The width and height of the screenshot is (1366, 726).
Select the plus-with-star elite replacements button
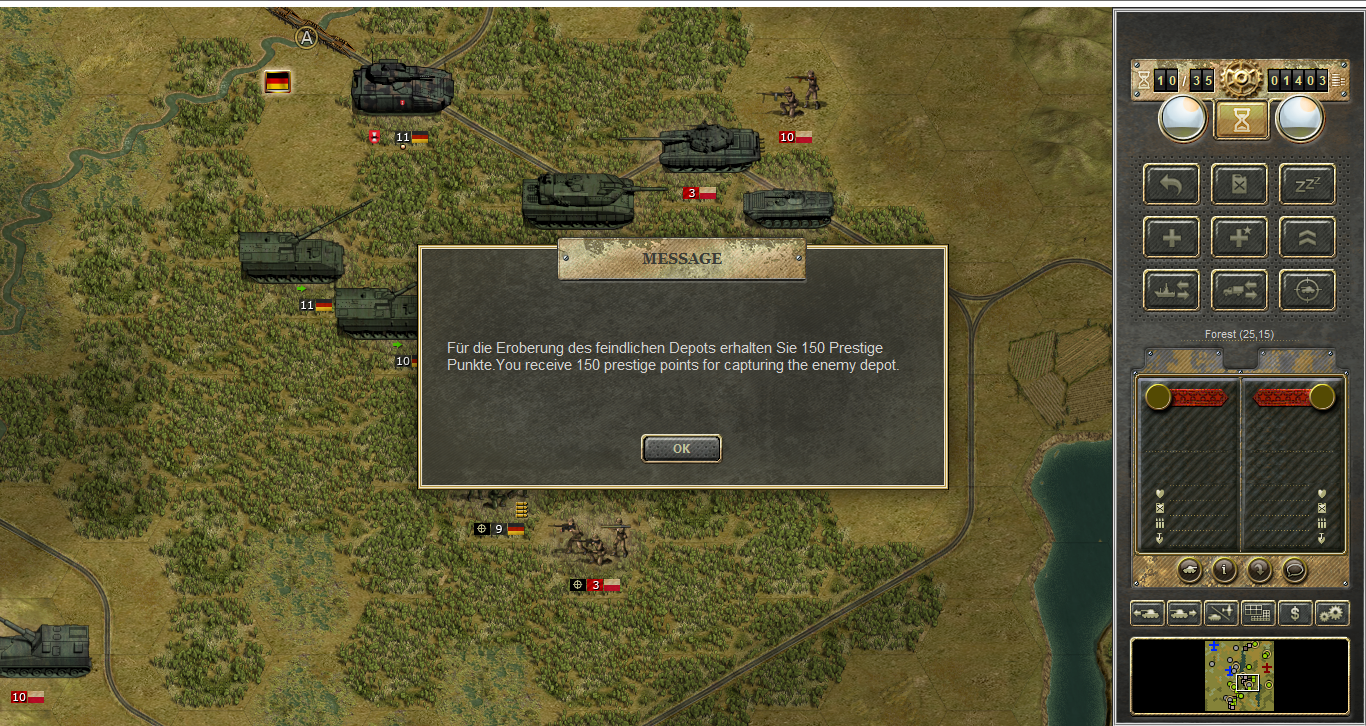tap(1239, 238)
